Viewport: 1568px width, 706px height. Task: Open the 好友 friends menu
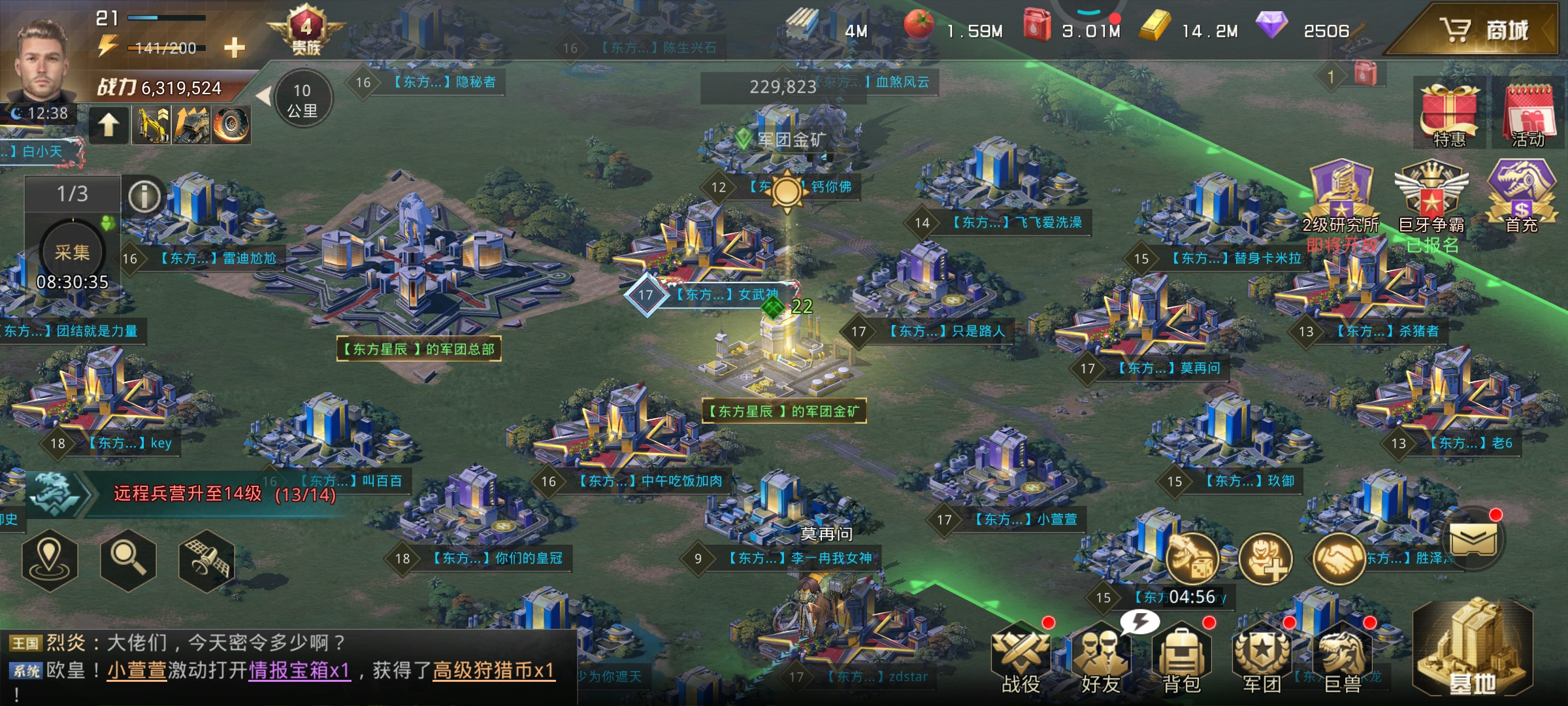(1100, 657)
